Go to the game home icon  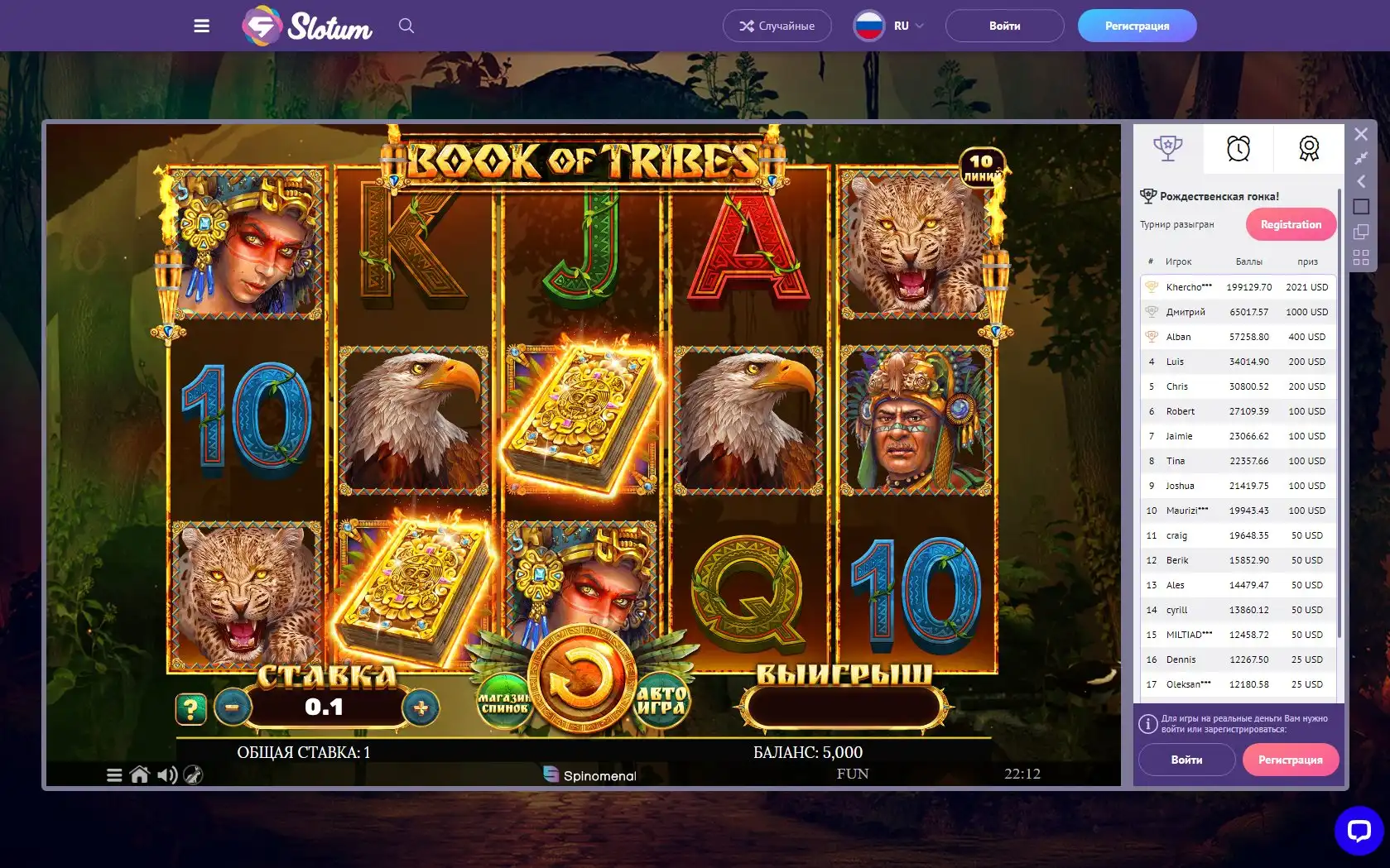pyautogui.click(x=140, y=774)
